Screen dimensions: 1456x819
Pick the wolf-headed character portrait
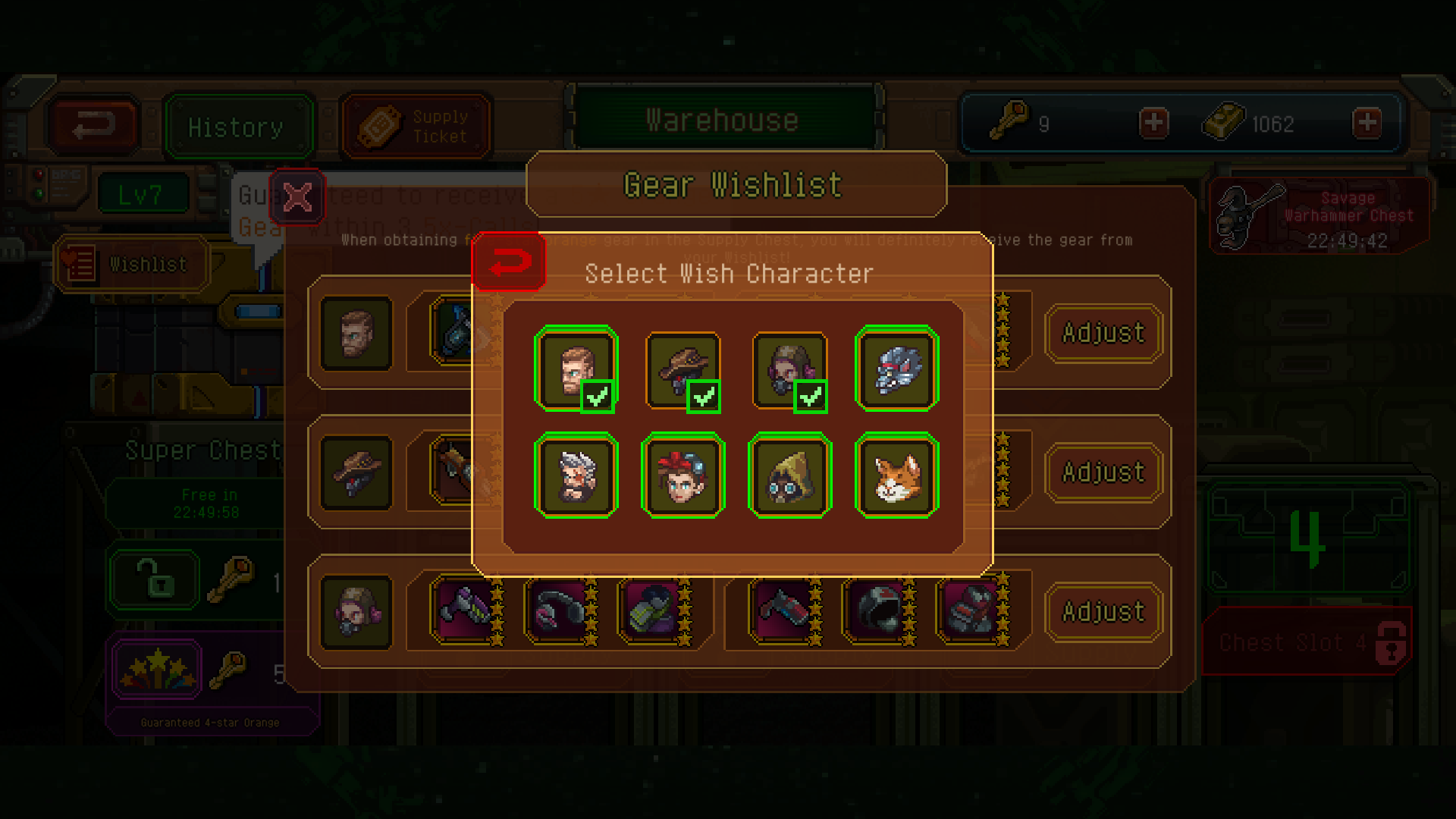[x=896, y=369]
